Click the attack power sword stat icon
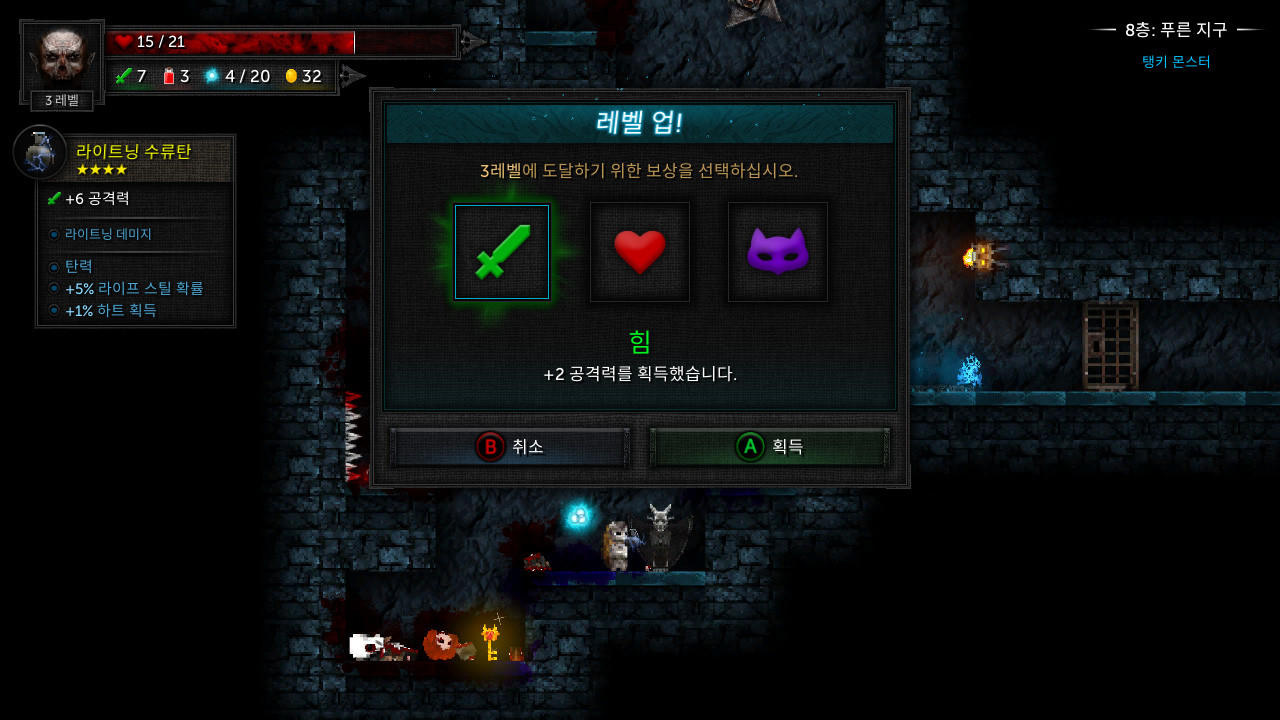Viewport: 1280px width, 720px height. pos(122,76)
